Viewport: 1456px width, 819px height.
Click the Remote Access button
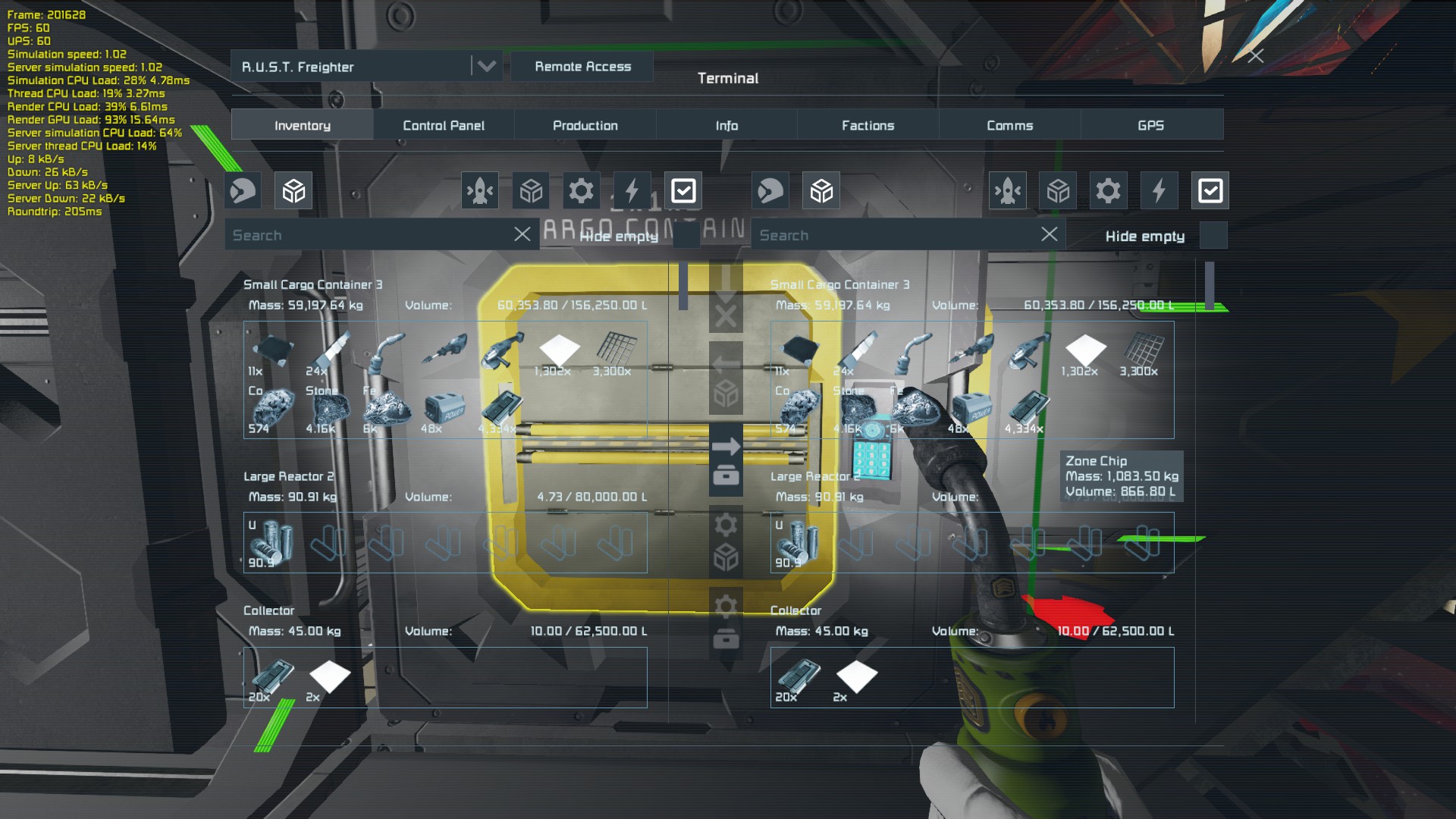[582, 67]
